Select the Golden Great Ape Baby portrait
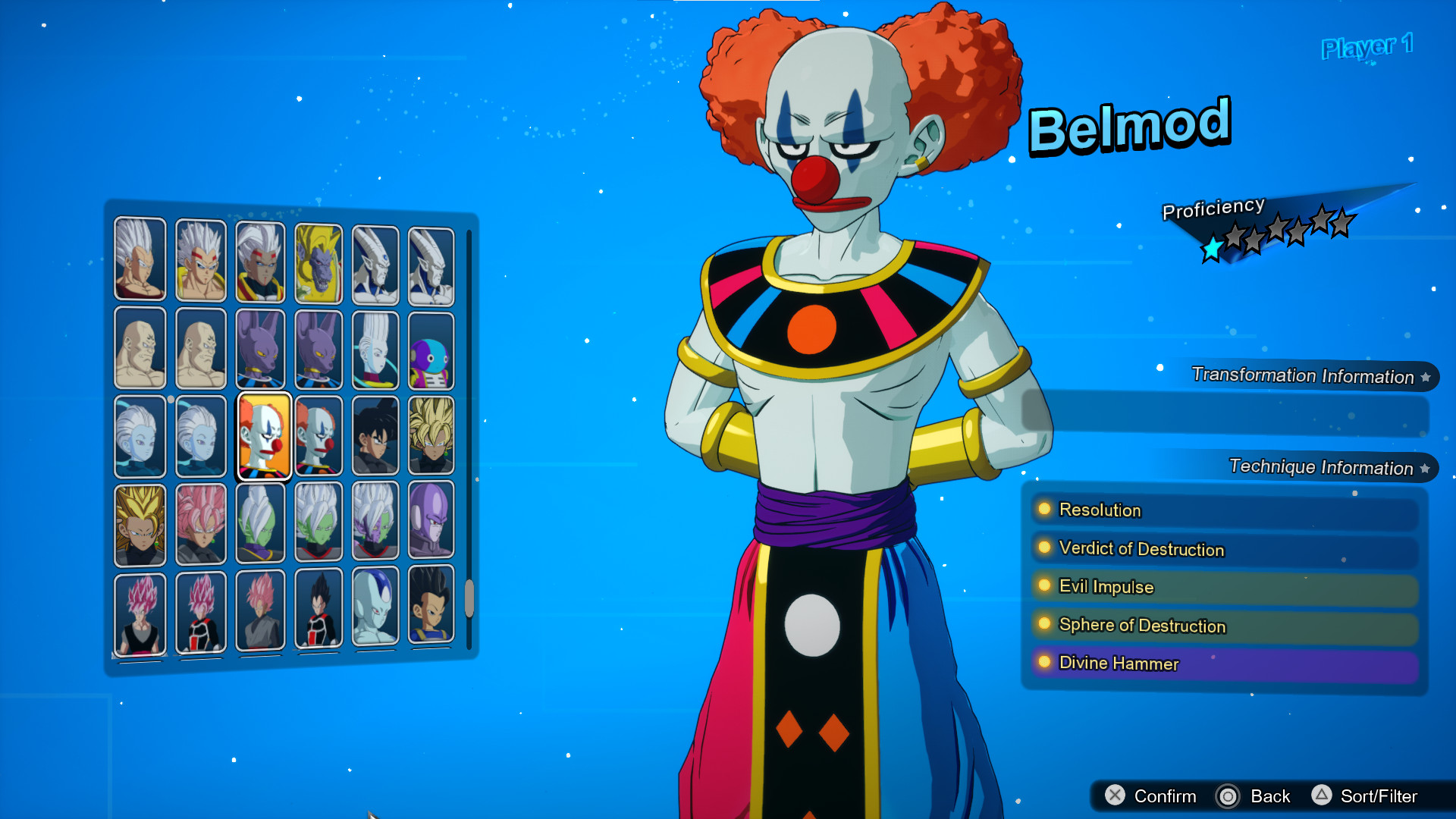Screen dimensions: 1456x819 click(x=318, y=262)
